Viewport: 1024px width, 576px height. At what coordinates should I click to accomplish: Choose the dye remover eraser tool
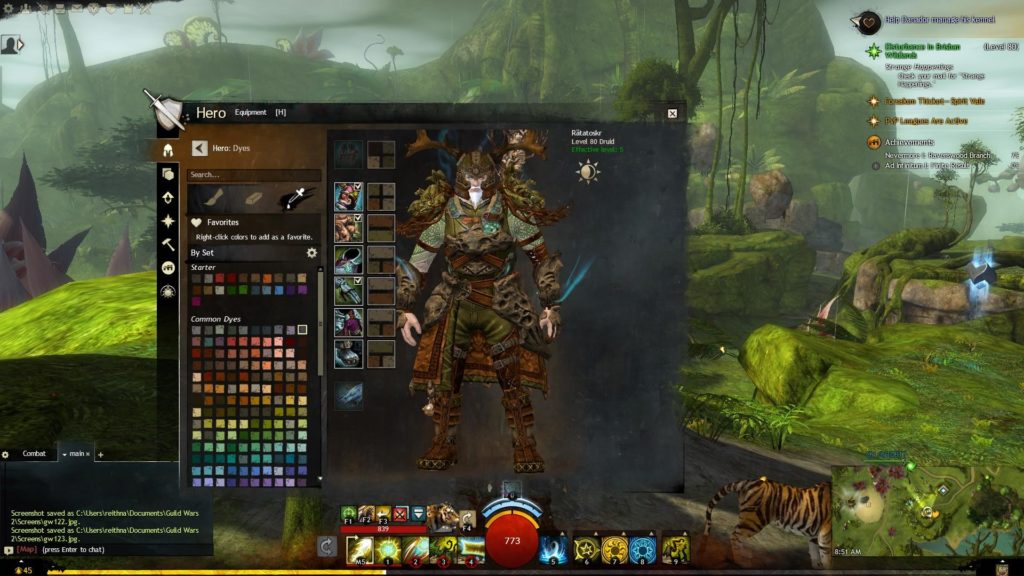[253, 197]
